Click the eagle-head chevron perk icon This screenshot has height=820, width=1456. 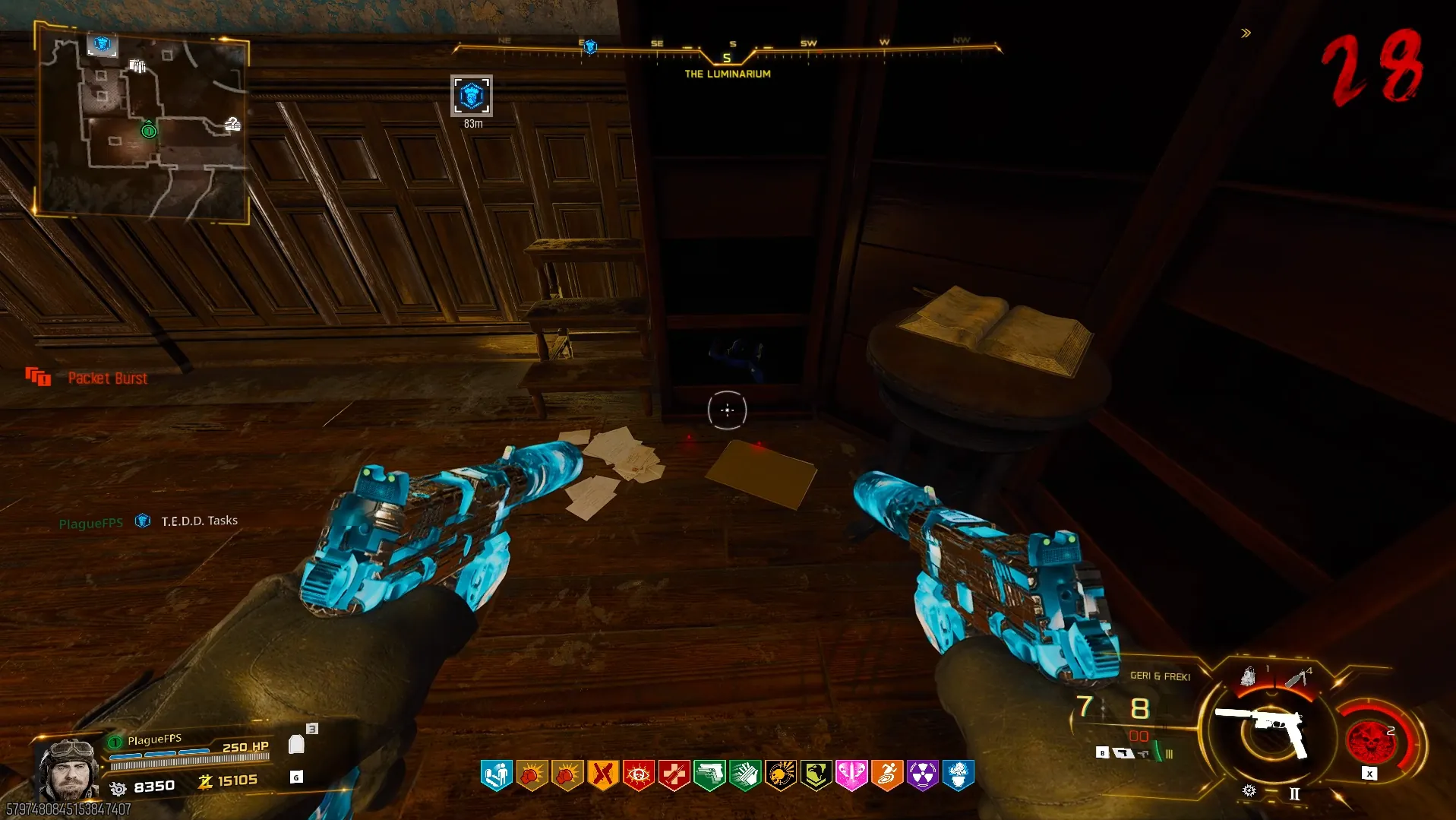tap(816, 775)
